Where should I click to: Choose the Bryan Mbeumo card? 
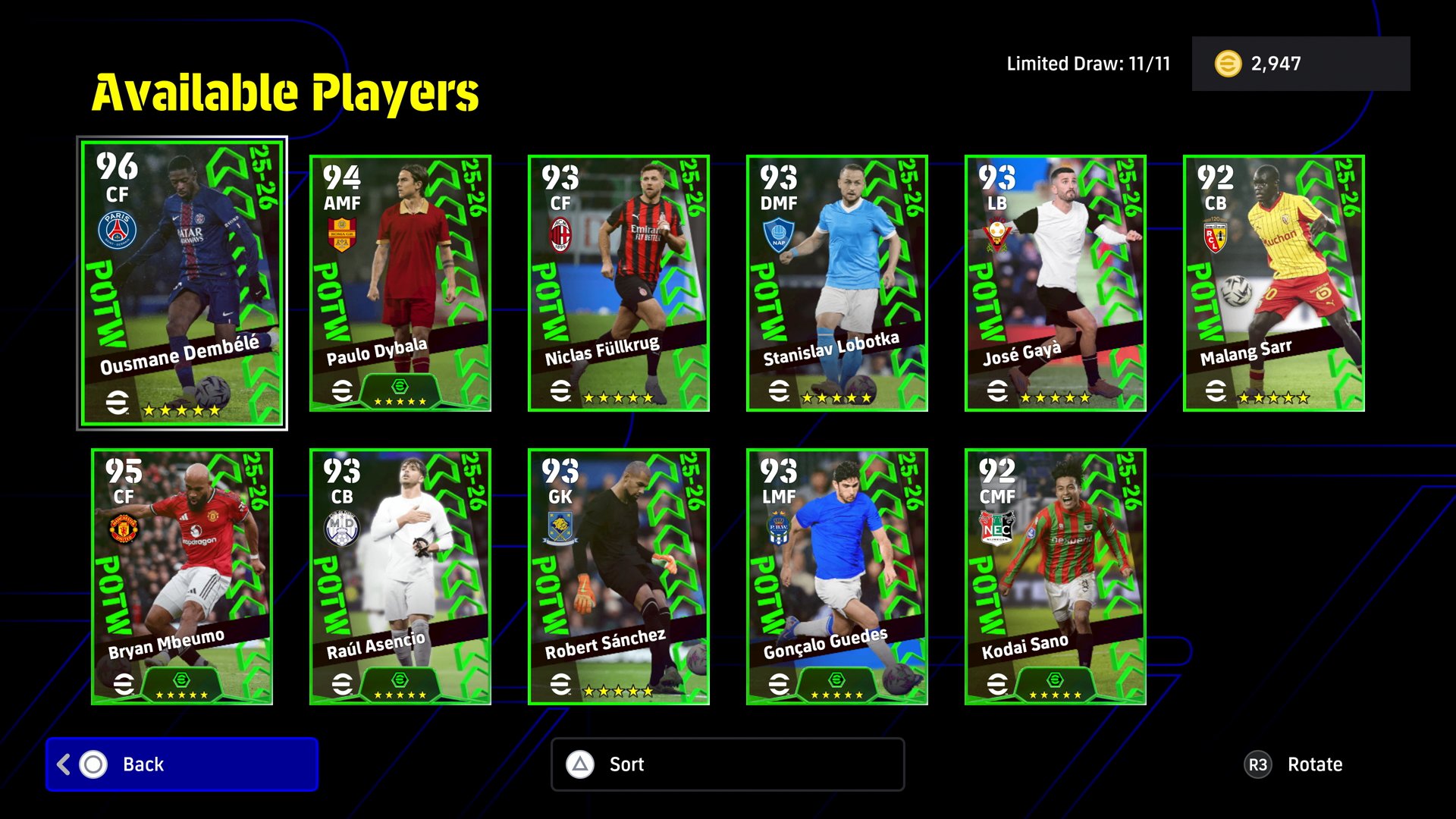(x=182, y=576)
